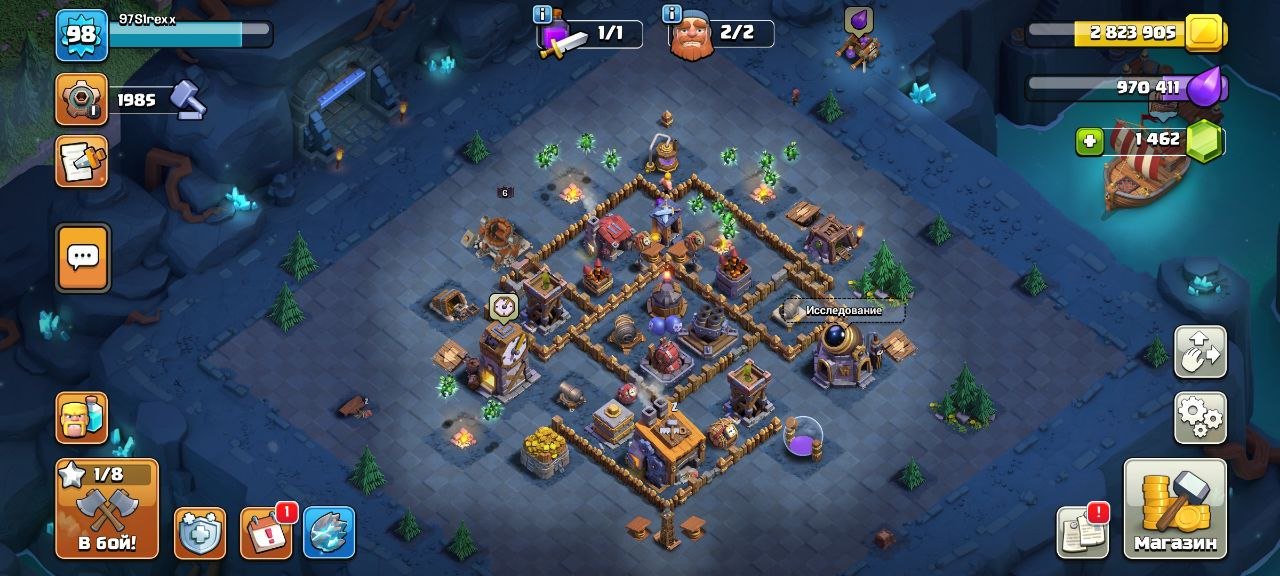Open the scroll and pencil notes icon
The width and height of the screenshot is (1280, 576).
(x=81, y=162)
